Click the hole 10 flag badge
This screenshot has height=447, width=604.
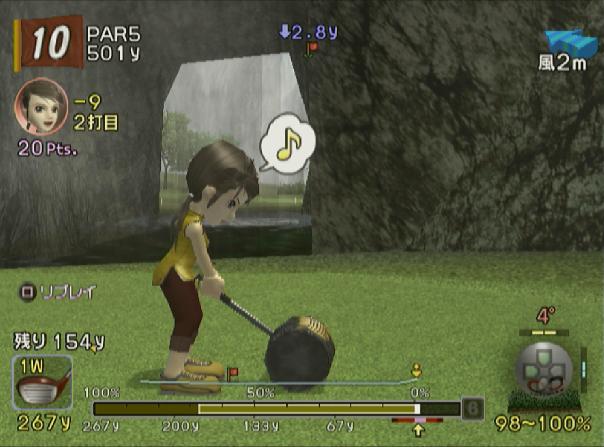pyautogui.click(x=46, y=42)
